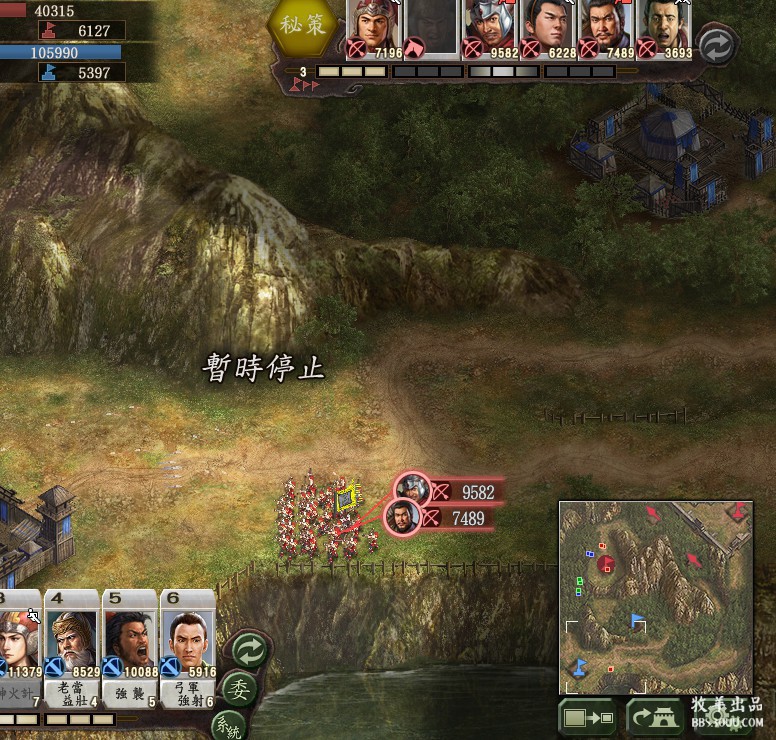Select officer card 6 with 弓軍強射 skill

click(x=187, y=647)
